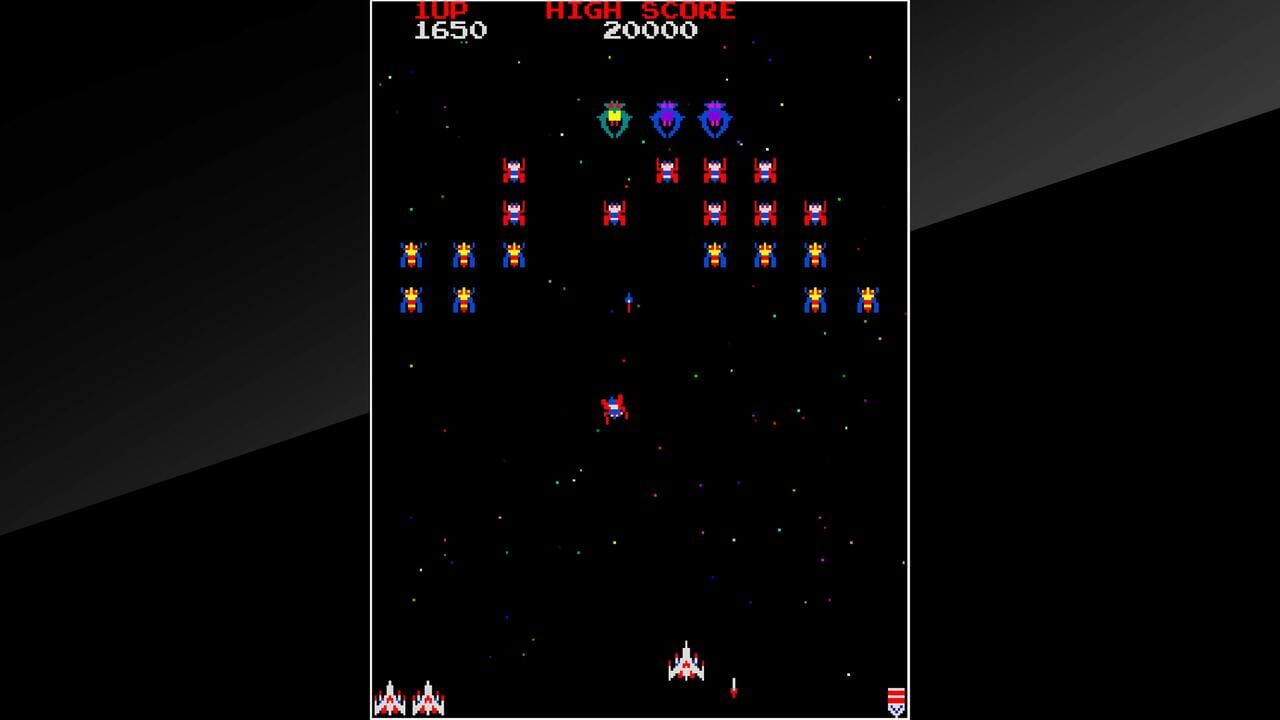
Task: Select the green damaged Boss Galaga at top
Action: tap(614, 117)
